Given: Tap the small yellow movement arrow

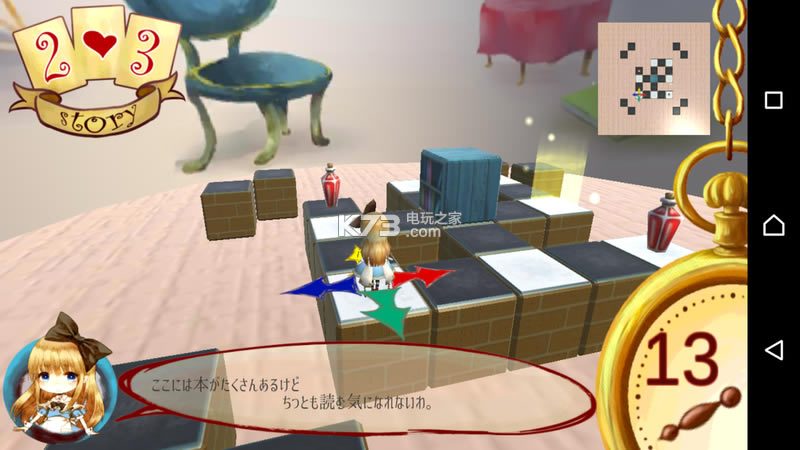Looking at the screenshot, I should 354,258.
